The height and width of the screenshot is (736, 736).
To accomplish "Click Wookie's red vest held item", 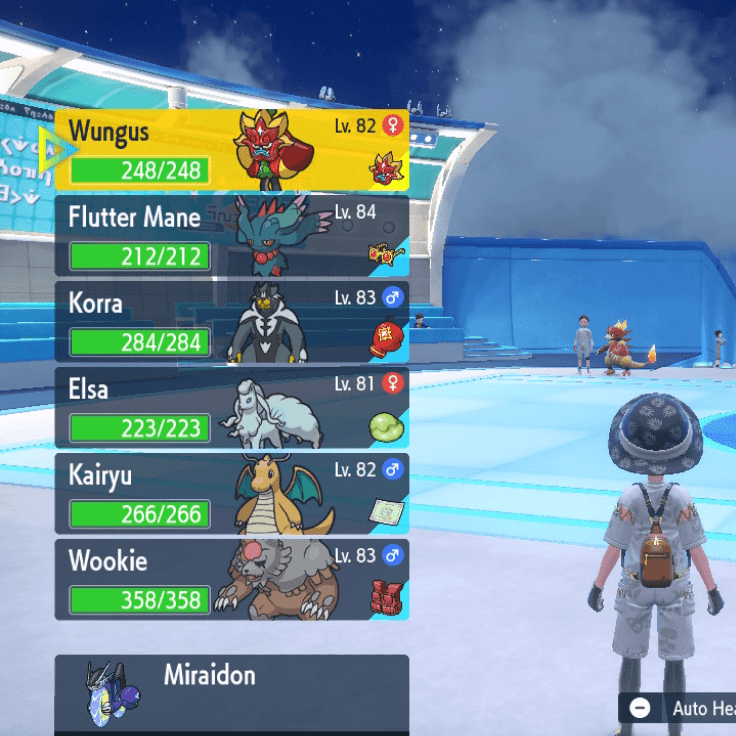I will tap(386, 597).
